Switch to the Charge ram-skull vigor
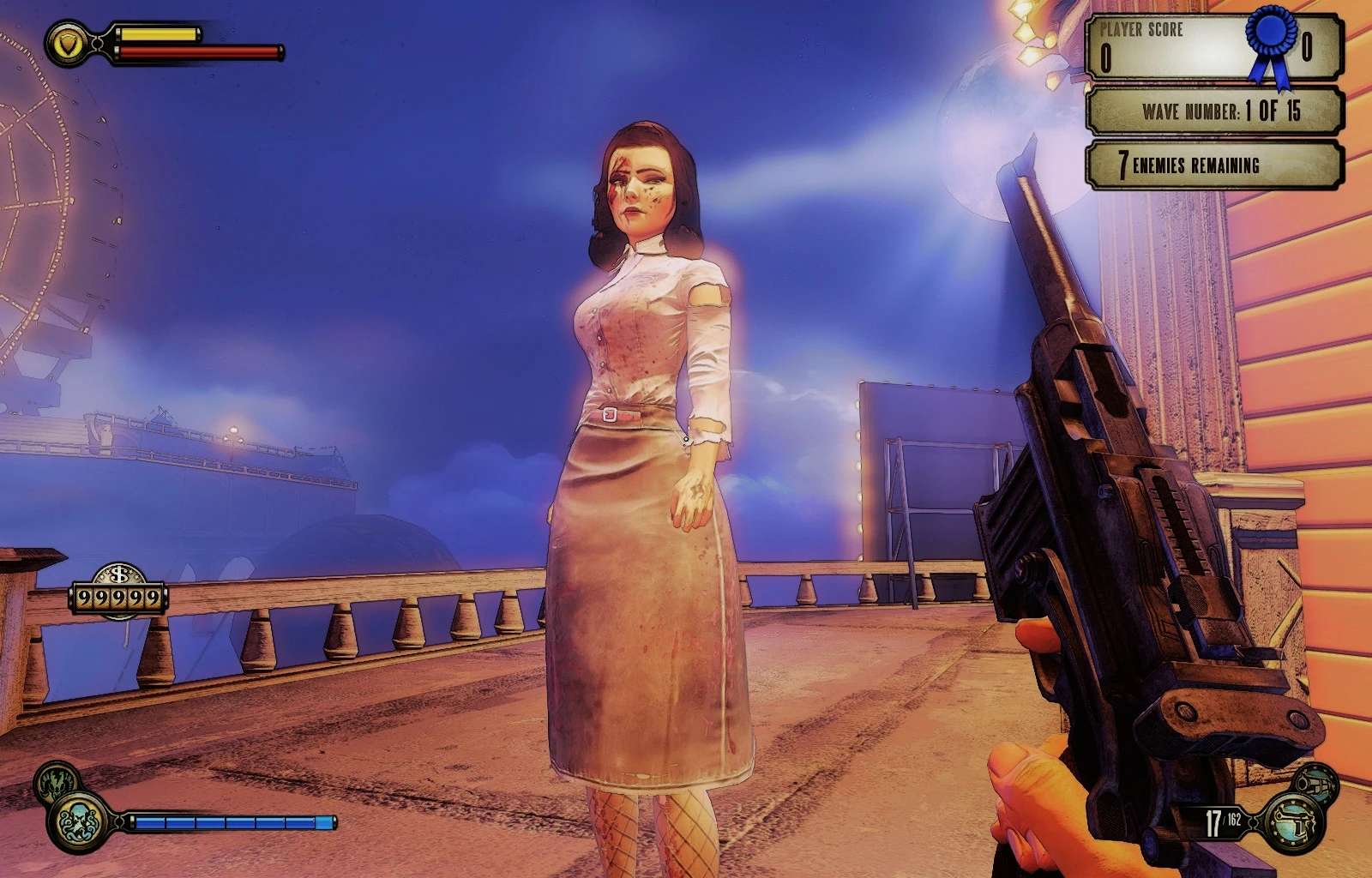 click(57, 782)
